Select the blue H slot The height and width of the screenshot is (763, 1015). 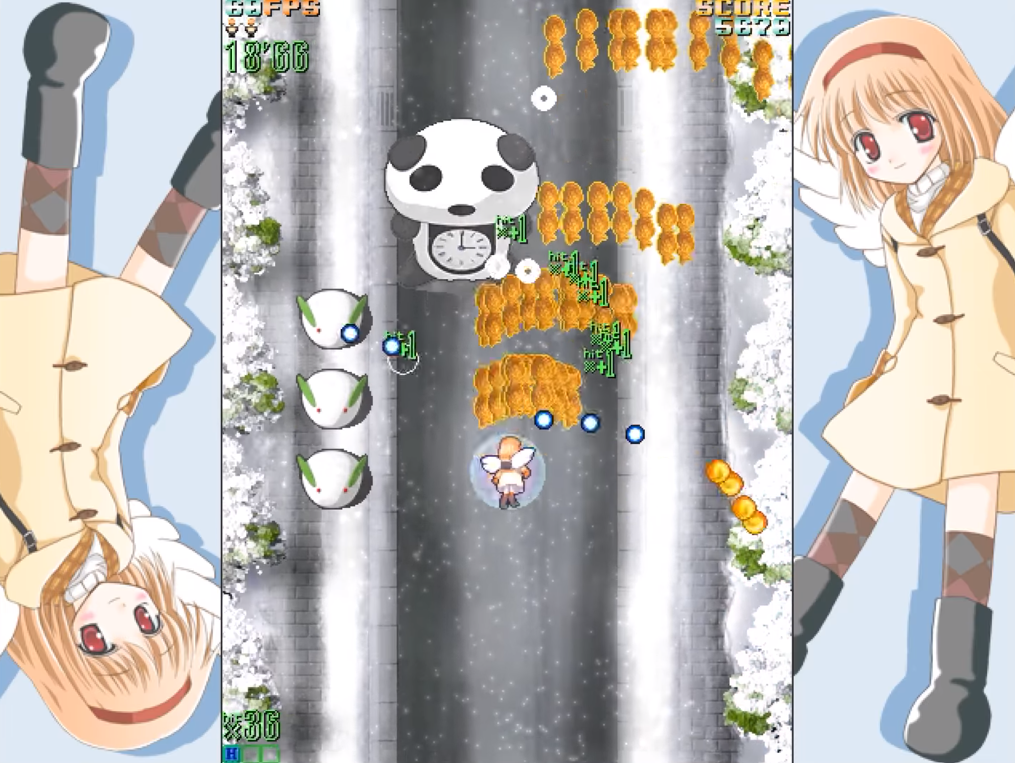click(232, 753)
